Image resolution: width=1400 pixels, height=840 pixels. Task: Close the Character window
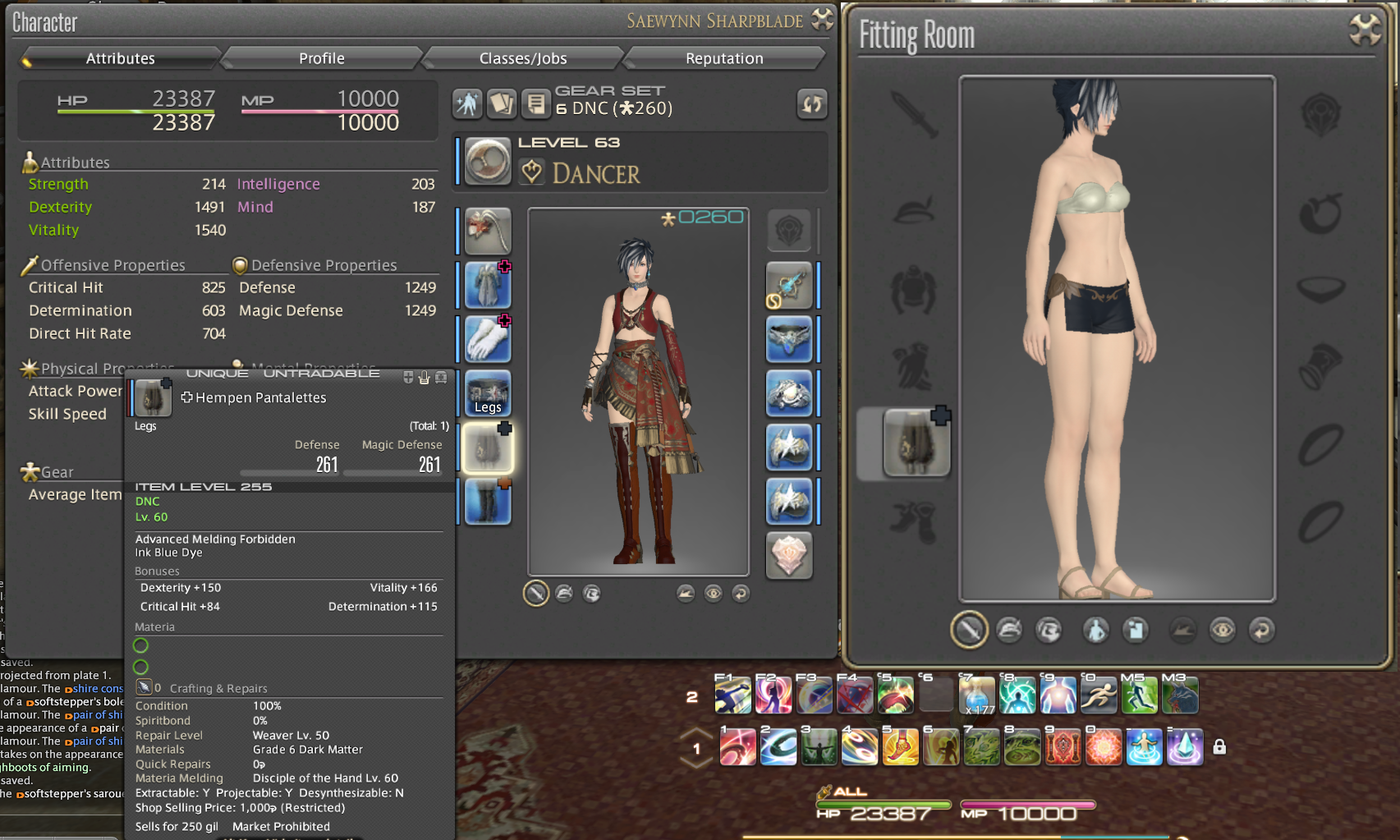coord(822,20)
